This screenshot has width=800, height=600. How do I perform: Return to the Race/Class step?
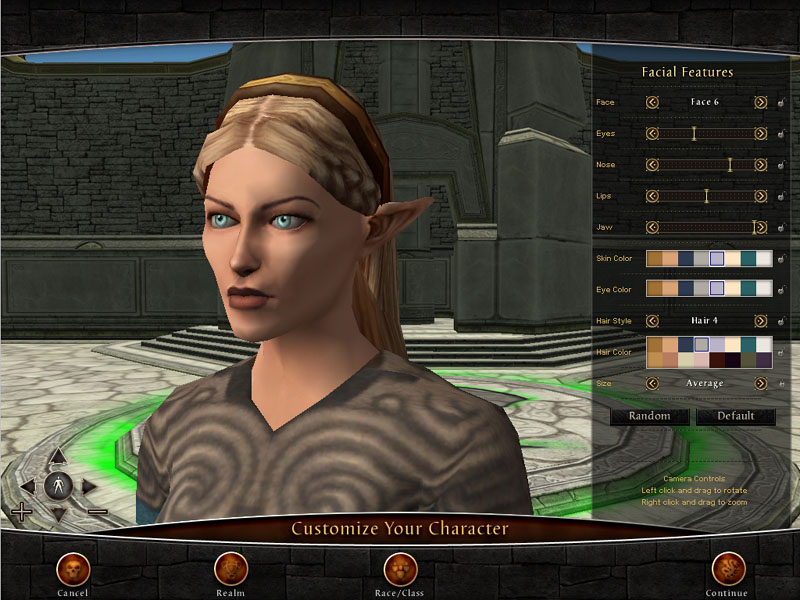point(401,569)
